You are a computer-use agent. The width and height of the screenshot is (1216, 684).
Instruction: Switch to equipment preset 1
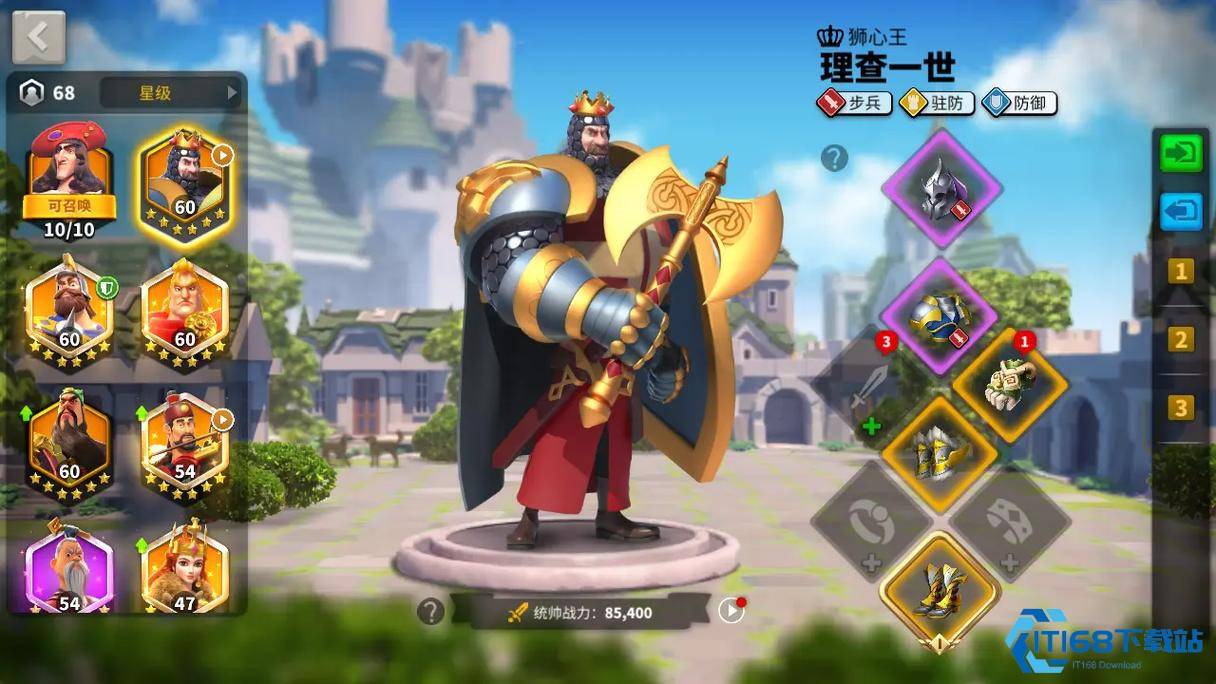(1181, 271)
